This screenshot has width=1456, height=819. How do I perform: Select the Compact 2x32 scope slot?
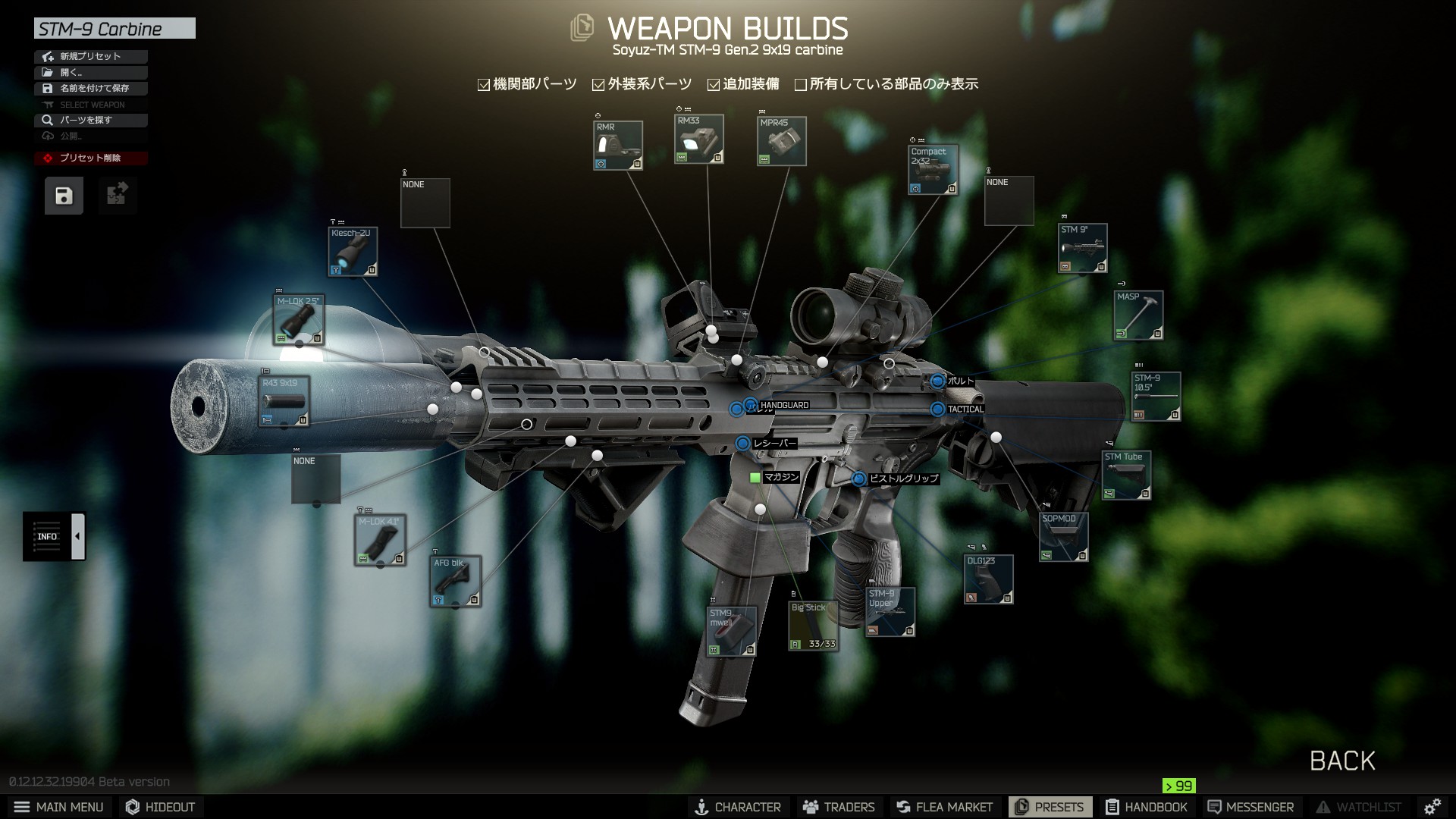933,169
